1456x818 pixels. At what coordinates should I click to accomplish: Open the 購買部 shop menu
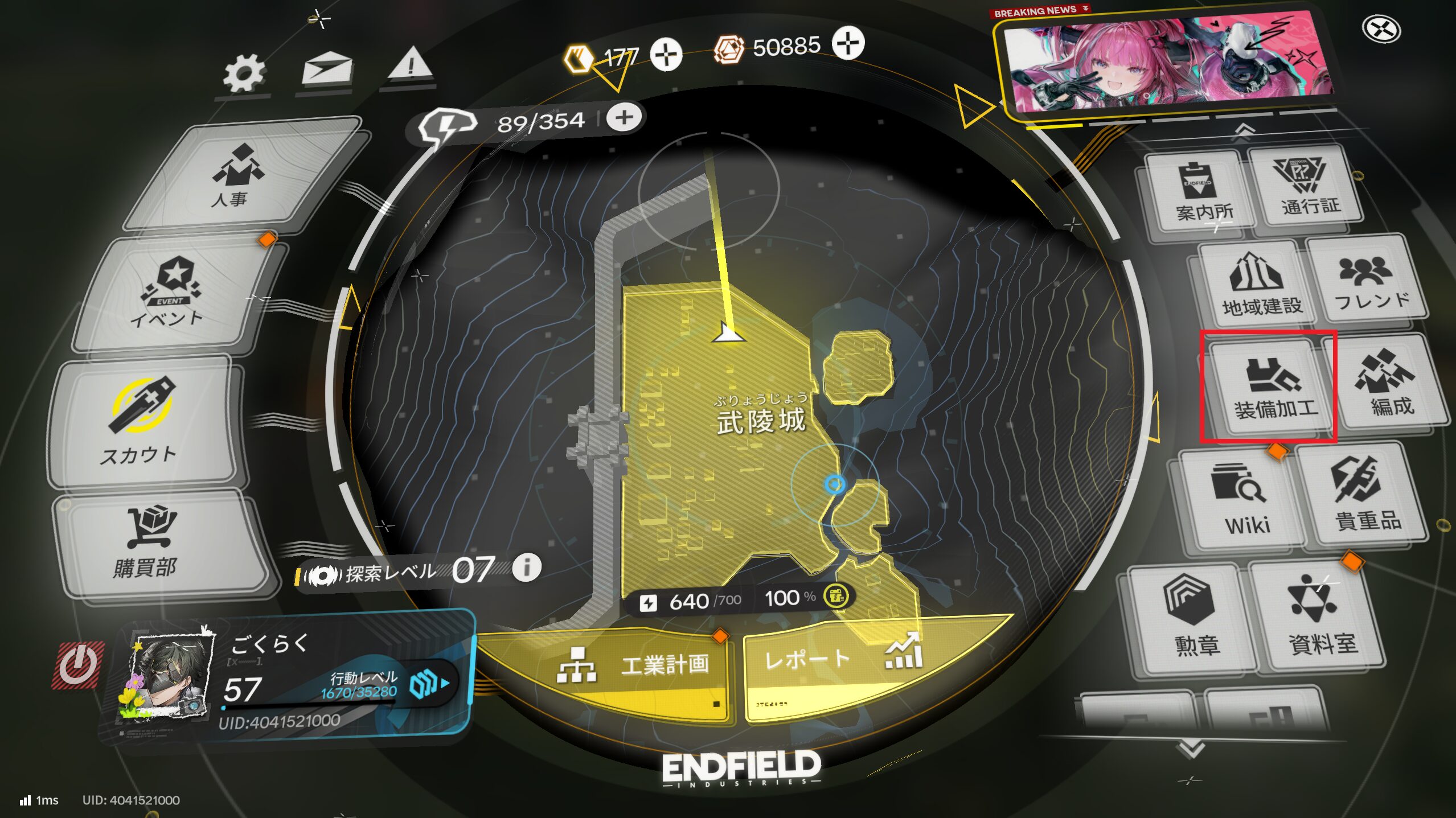pyautogui.click(x=149, y=544)
